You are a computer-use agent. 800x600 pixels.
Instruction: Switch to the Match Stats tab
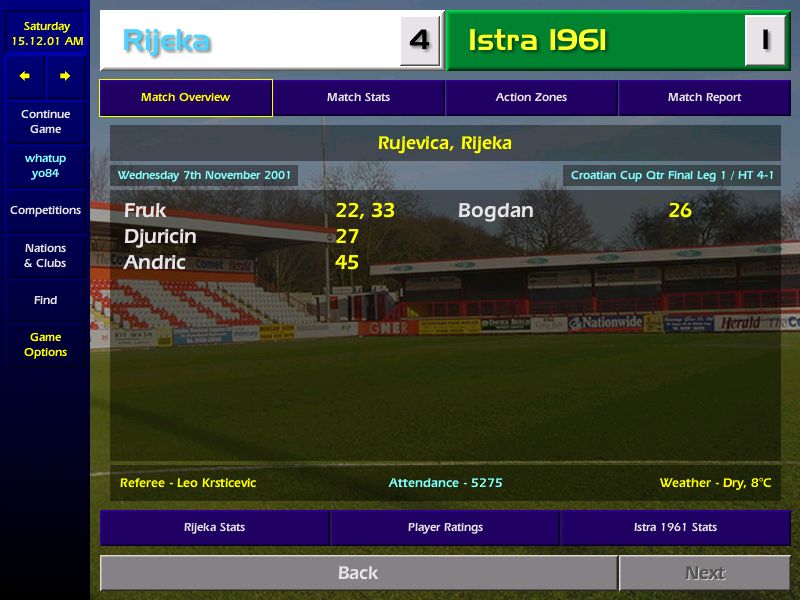pyautogui.click(x=358, y=98)
